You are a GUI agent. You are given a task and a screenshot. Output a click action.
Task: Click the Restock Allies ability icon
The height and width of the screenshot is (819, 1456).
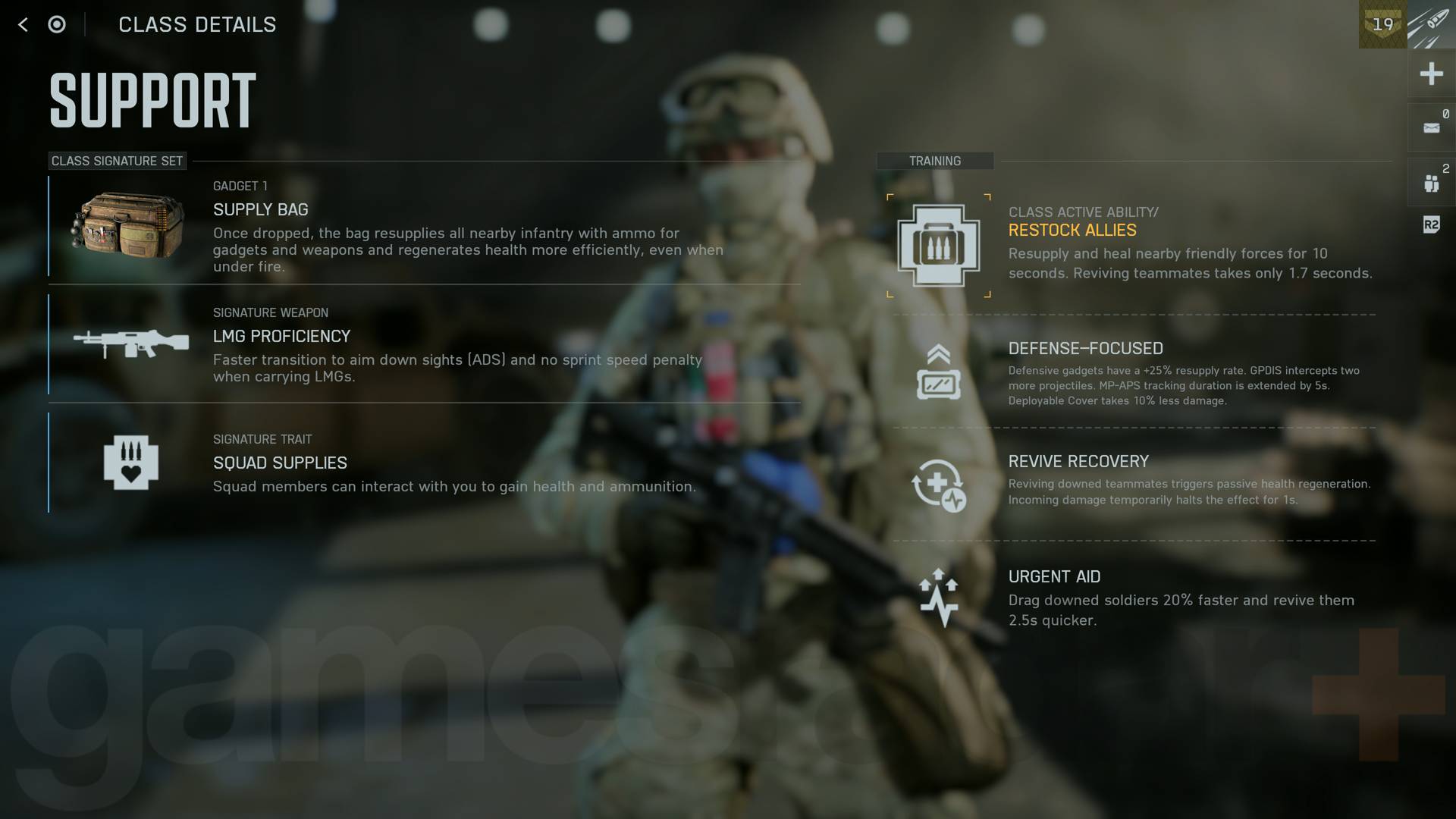pos(938,244)
